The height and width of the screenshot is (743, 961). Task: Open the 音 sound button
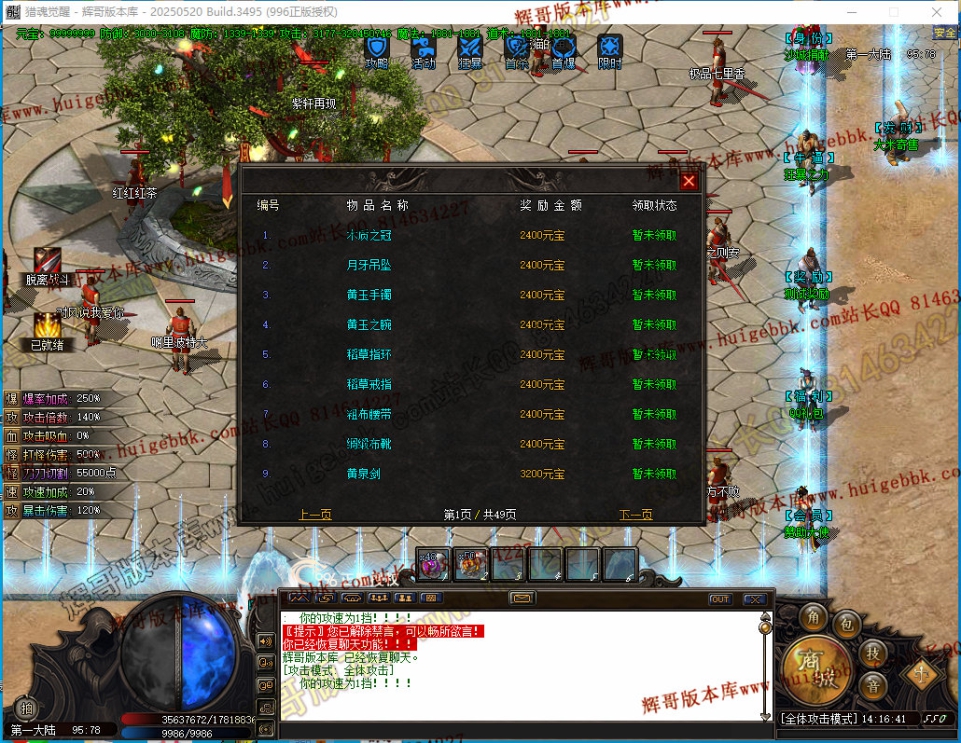pos(872,686)
